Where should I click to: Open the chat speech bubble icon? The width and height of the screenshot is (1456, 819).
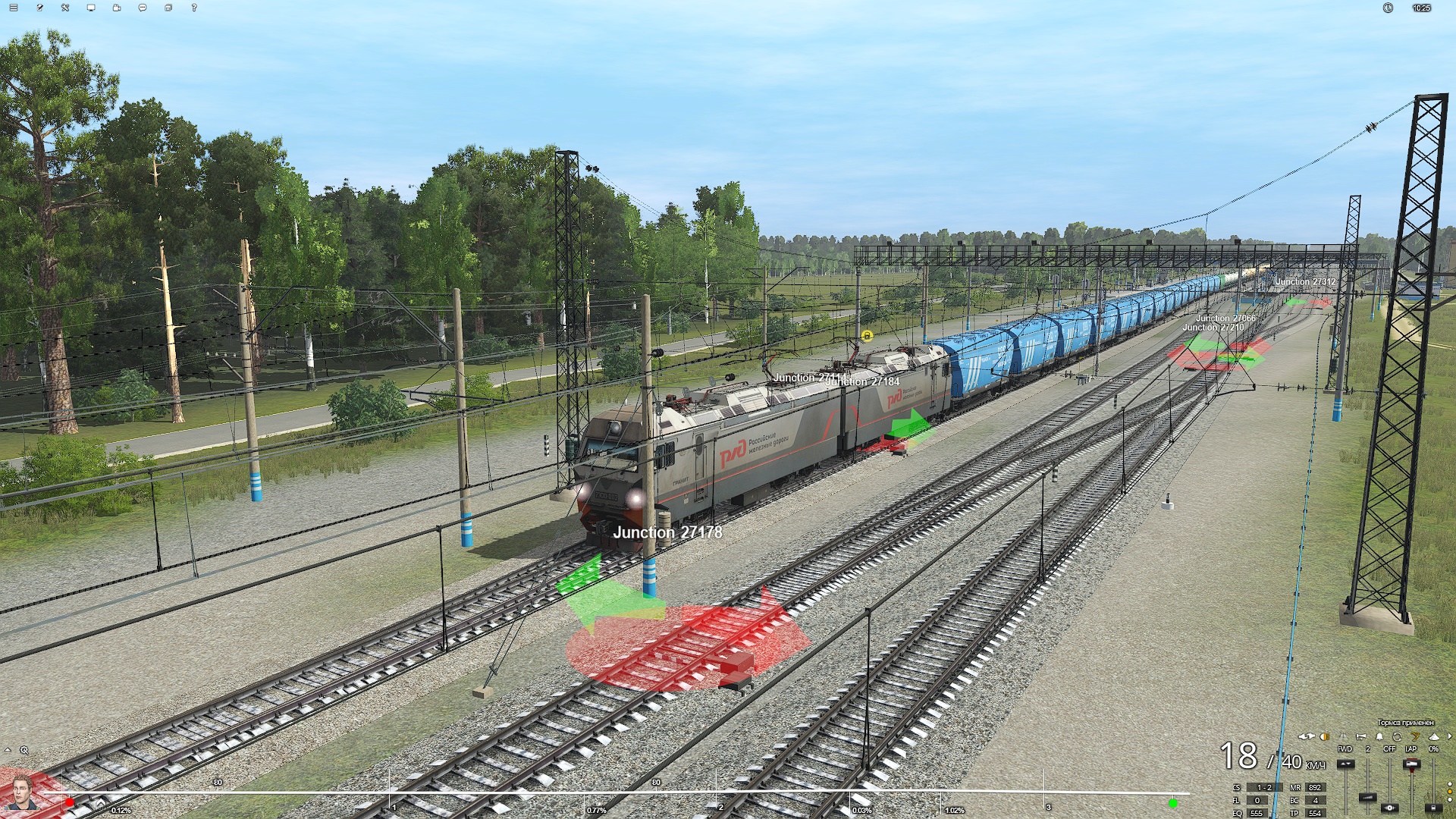coord(143,8)
